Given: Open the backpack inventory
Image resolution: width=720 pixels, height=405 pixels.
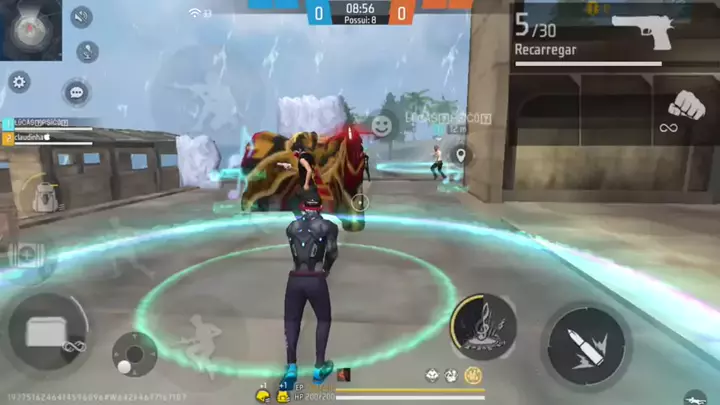Looking at the screenshot, I should 41,194.
